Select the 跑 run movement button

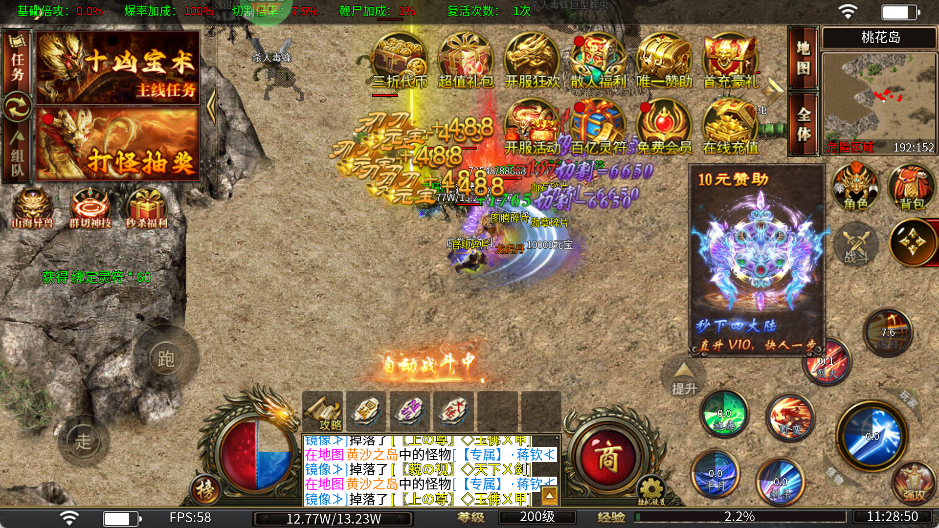point(166,358)
